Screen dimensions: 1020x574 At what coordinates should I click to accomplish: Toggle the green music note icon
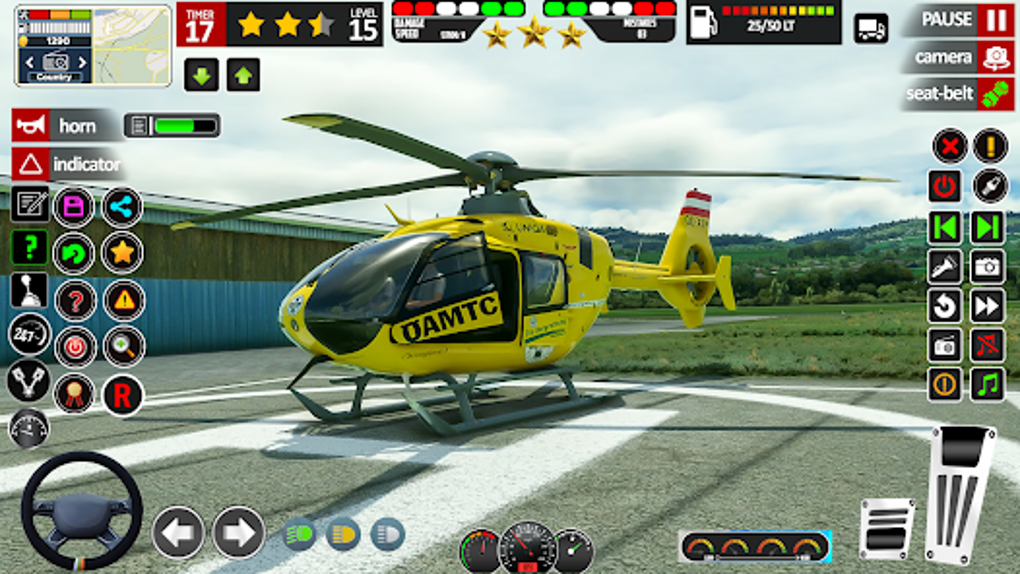click(988, 384)
